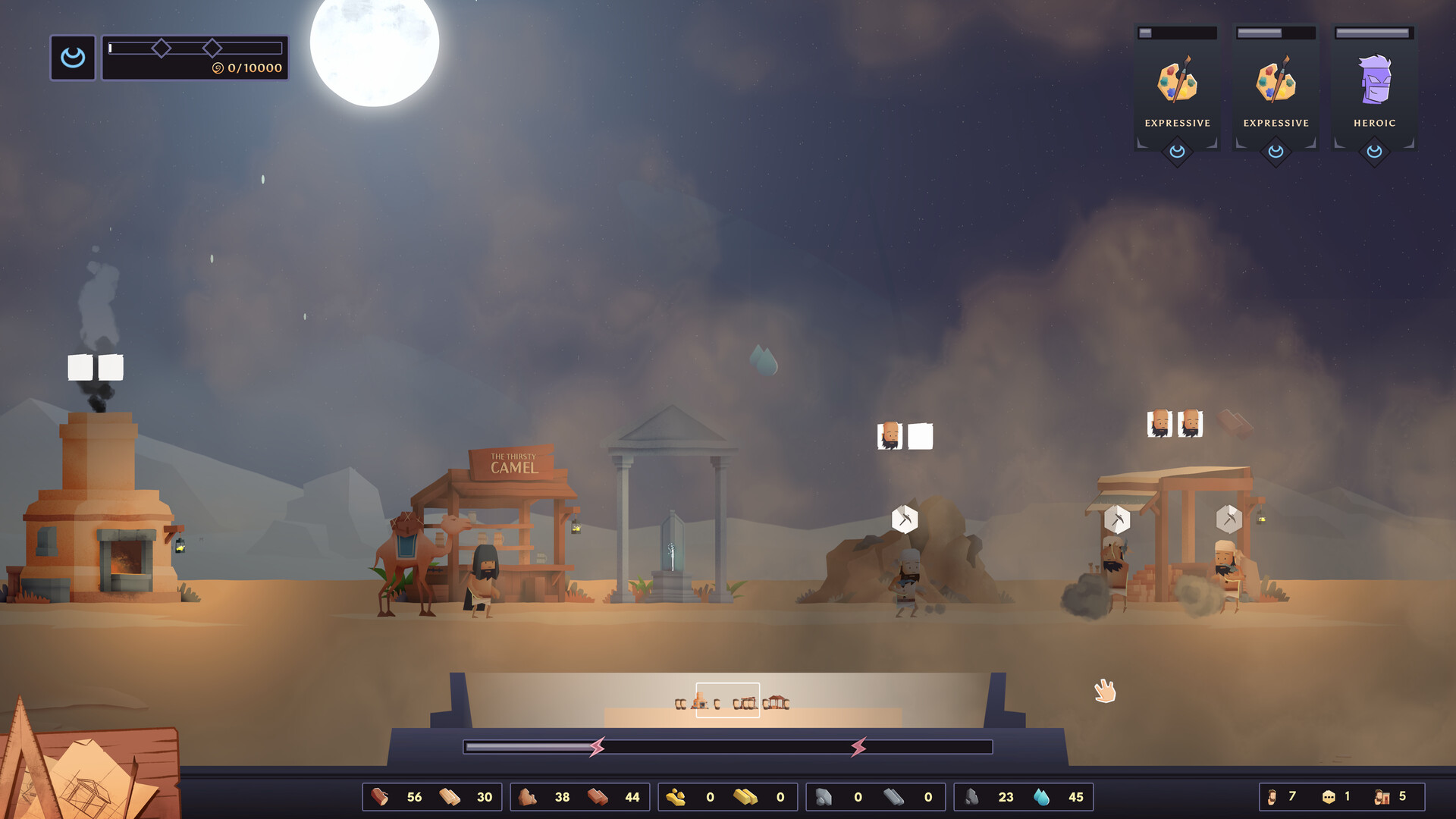Toggle the crescent under the middle Expressive card
Image resolution: width=1456 pixels, height=819 pixels.
click(x=1276, y=150)
